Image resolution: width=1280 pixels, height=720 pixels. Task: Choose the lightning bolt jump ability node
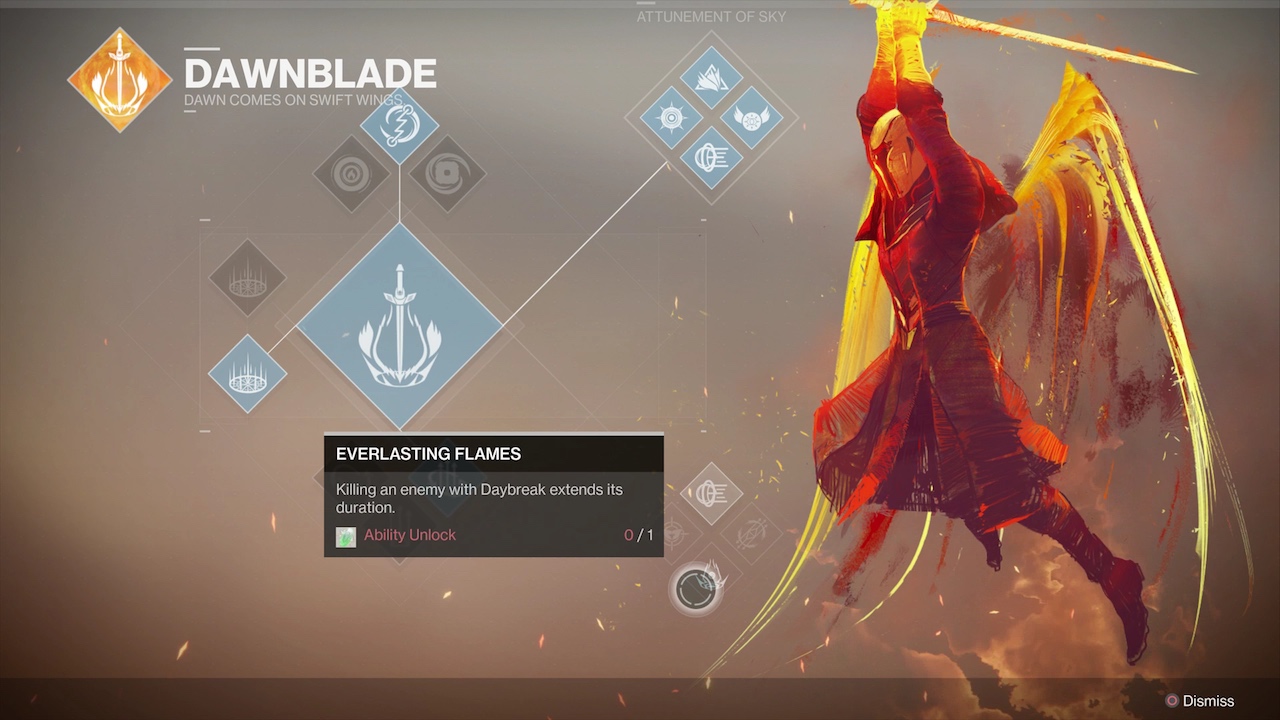point(399,127)
